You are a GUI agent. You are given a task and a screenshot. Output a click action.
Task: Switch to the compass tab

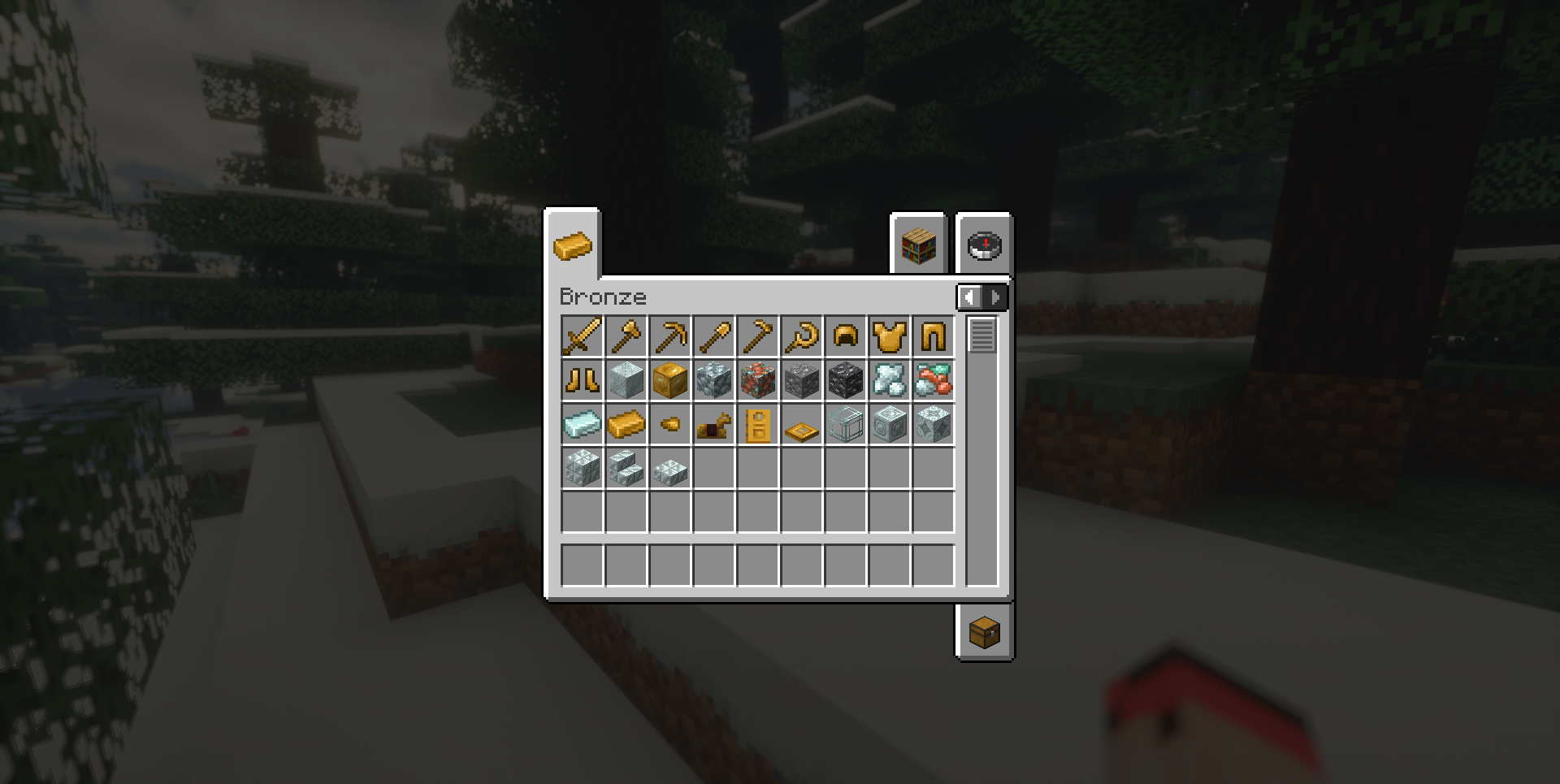point(983,246)
